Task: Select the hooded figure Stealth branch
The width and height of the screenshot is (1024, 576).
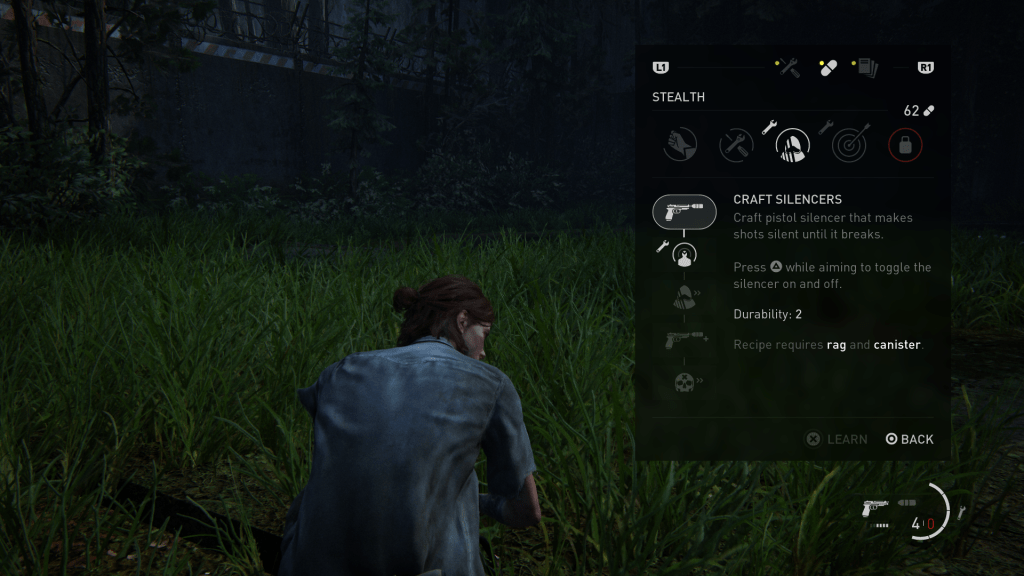Action: pos(793,145)
